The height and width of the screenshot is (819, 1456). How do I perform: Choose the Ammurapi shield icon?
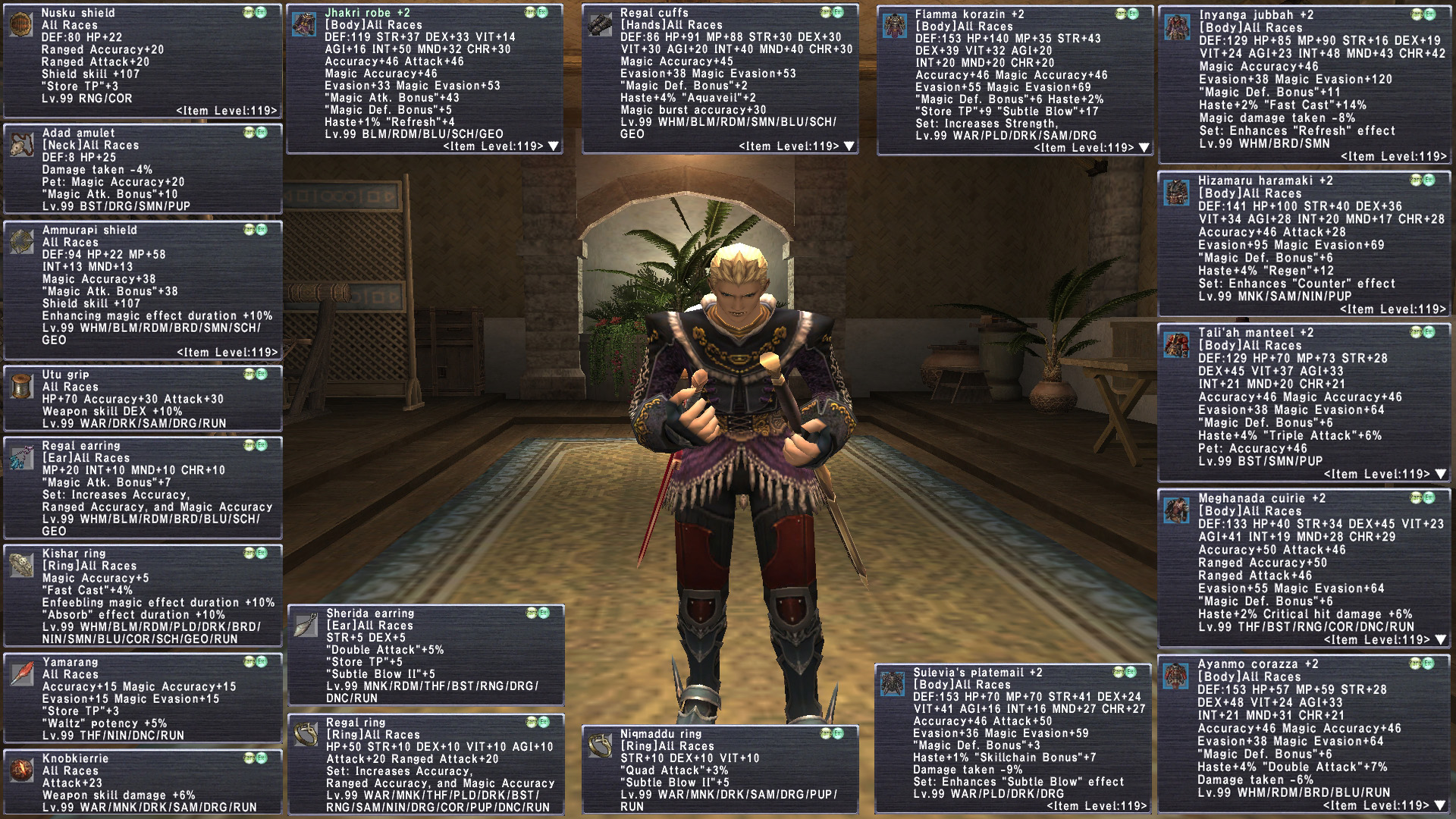[21, 242]
